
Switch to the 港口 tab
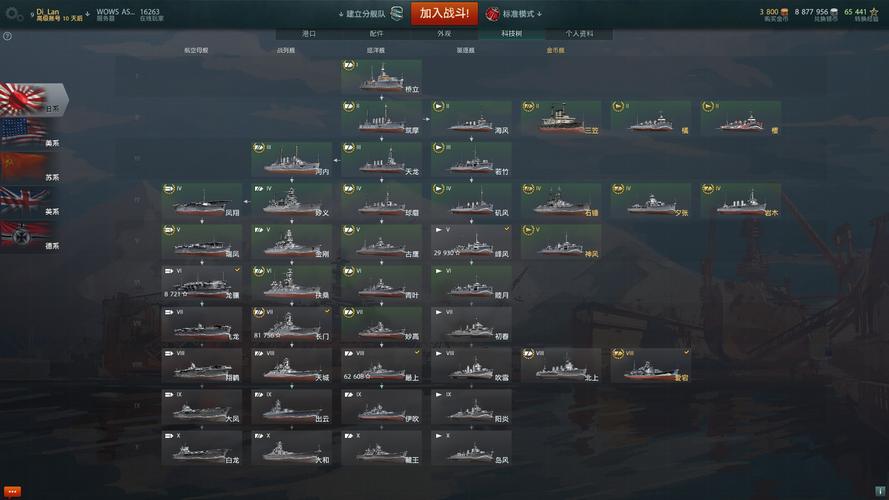click(x=309, y=33)
